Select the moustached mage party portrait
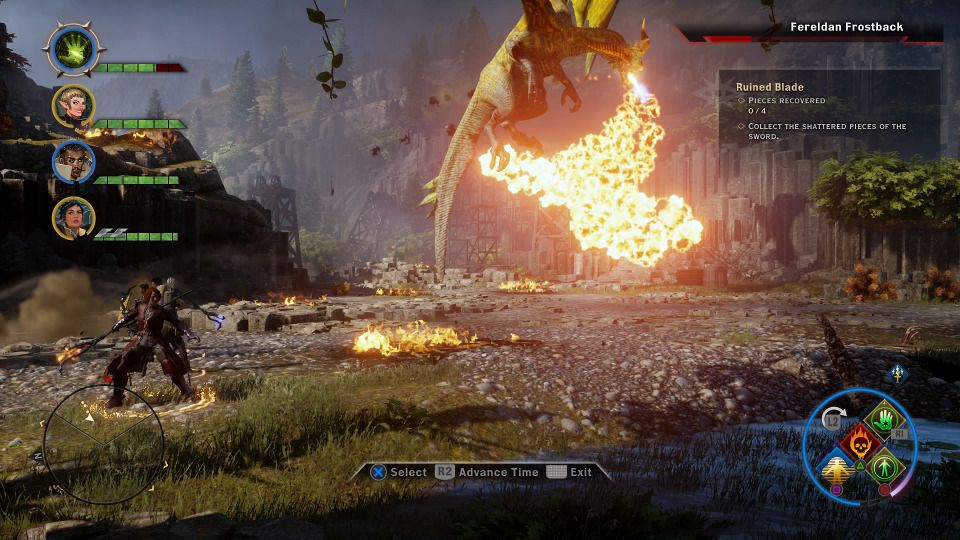The image size is (960, 540). pyautogui.click(x=74, y=162)
